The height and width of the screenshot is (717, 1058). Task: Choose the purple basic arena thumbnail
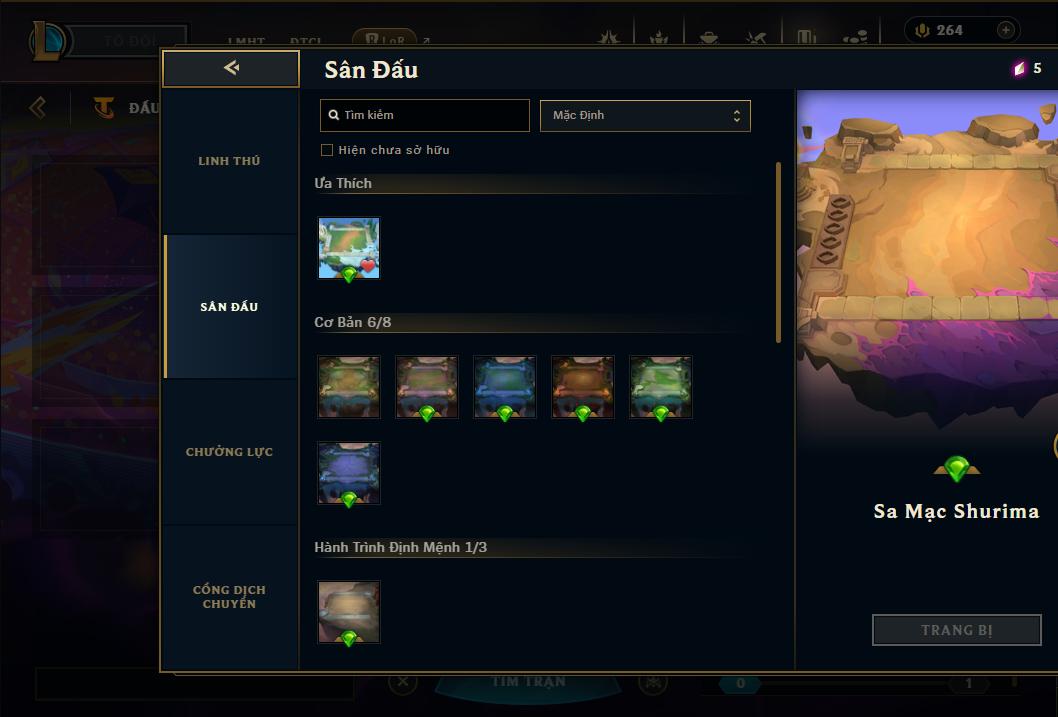pos(349,473)
